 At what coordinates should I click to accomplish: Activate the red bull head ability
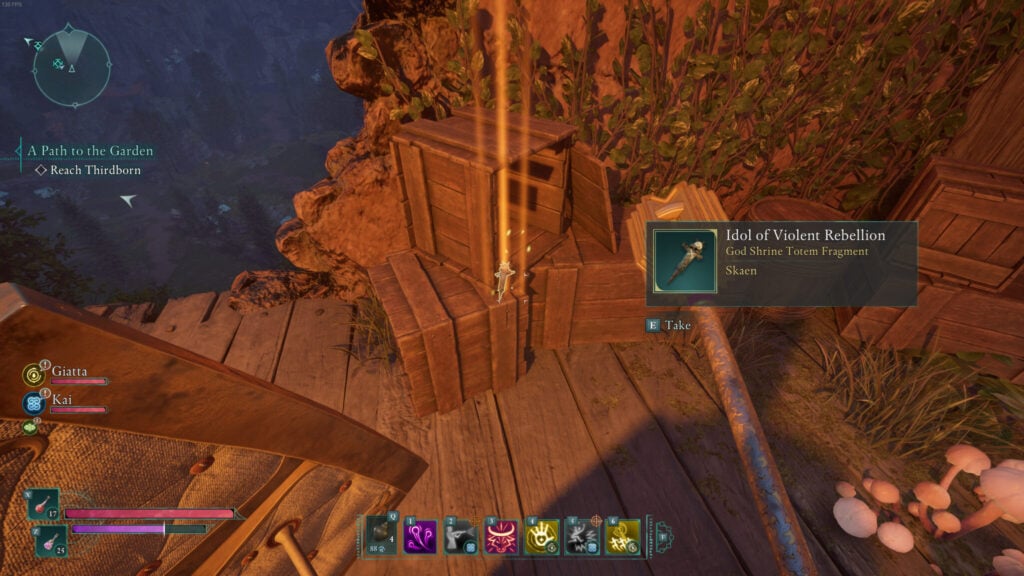(x=499, y=536)
